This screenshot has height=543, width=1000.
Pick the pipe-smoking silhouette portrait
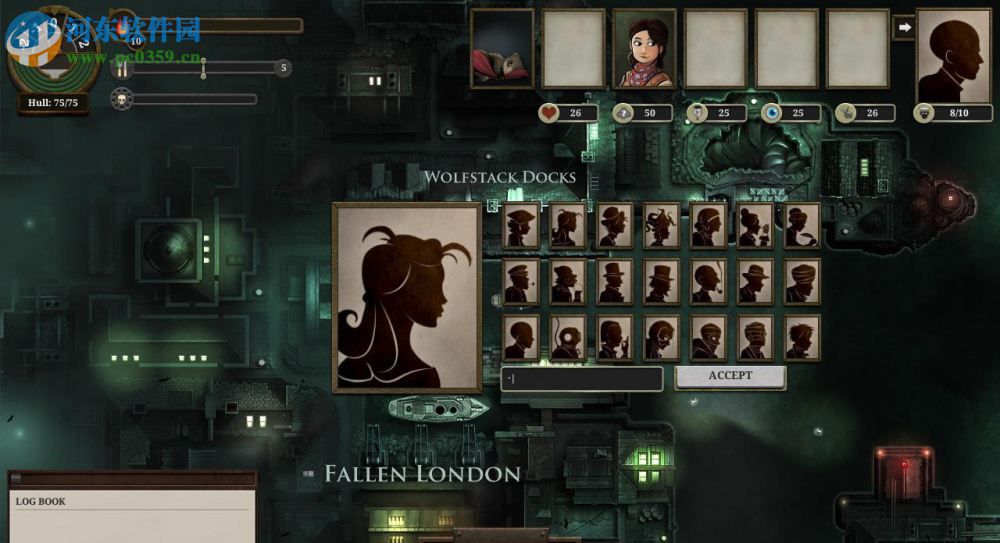point(708,281)
